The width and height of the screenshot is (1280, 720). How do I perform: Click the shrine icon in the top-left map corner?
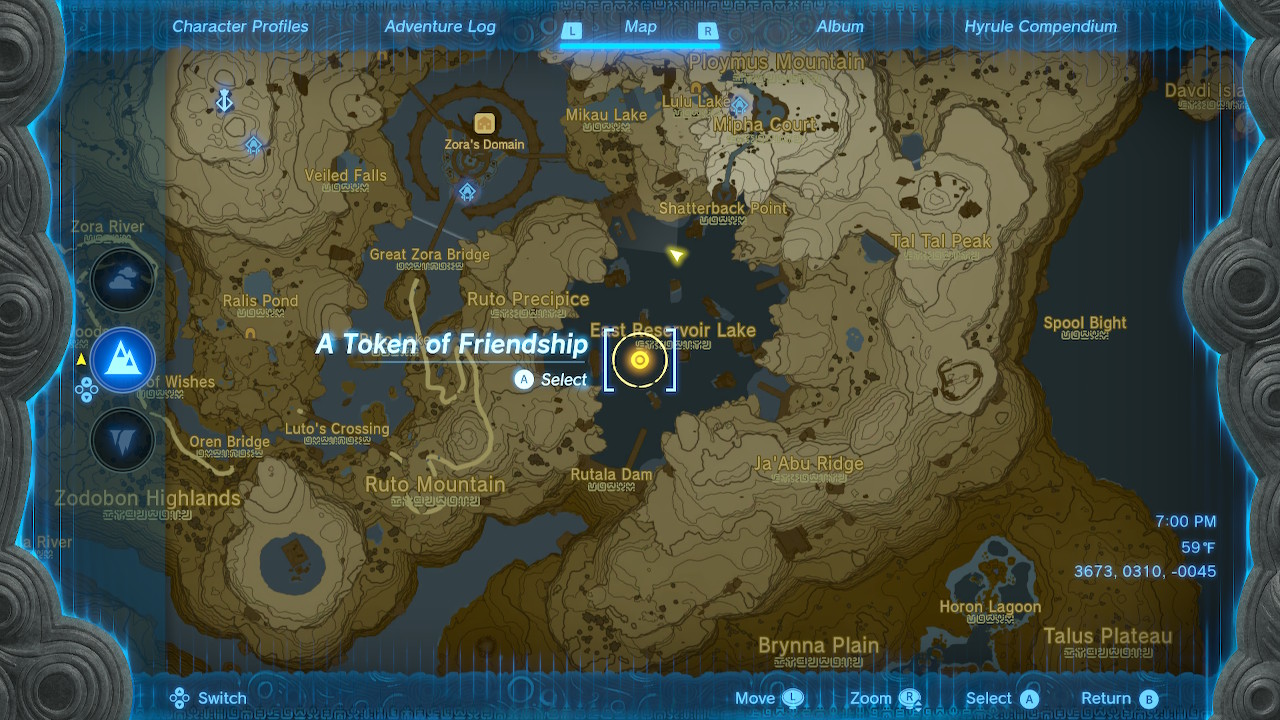253,145
